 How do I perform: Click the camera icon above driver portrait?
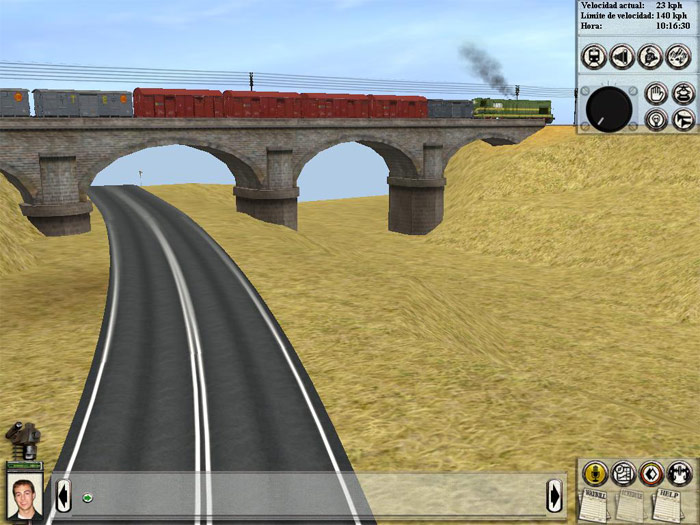click(x=22, y=438)
